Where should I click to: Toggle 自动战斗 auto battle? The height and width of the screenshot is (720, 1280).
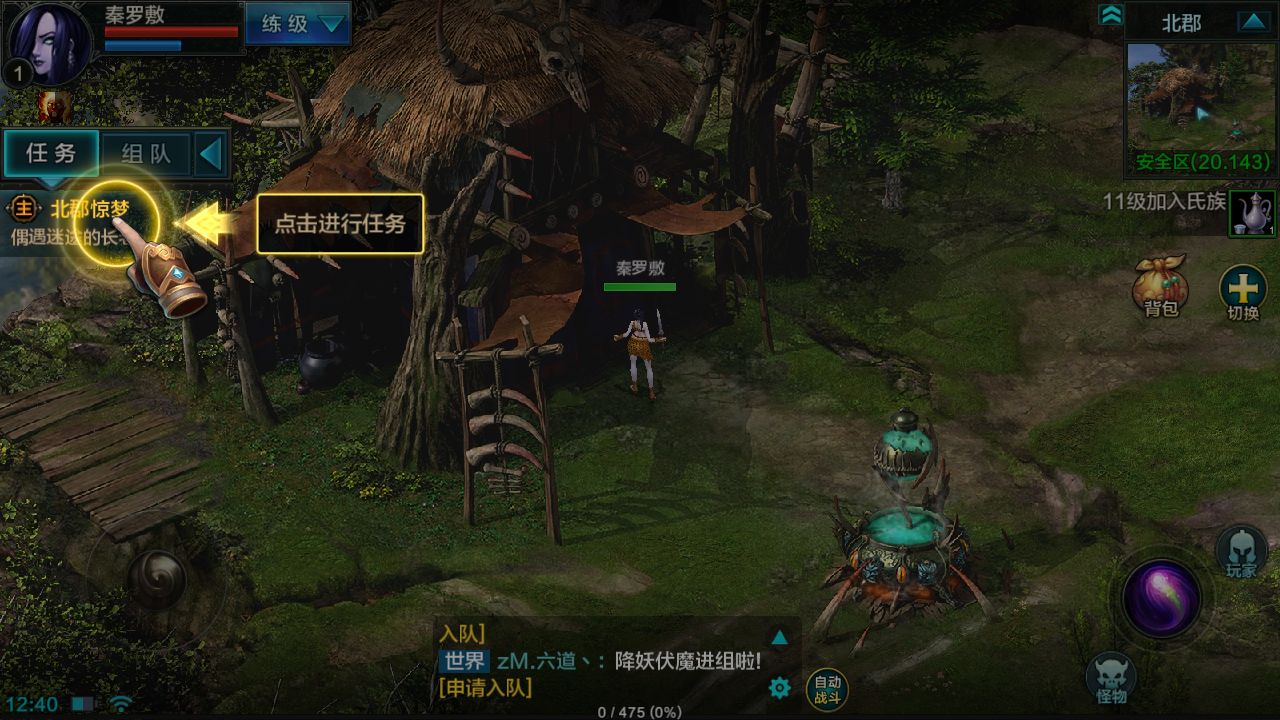tap(827, 689)
